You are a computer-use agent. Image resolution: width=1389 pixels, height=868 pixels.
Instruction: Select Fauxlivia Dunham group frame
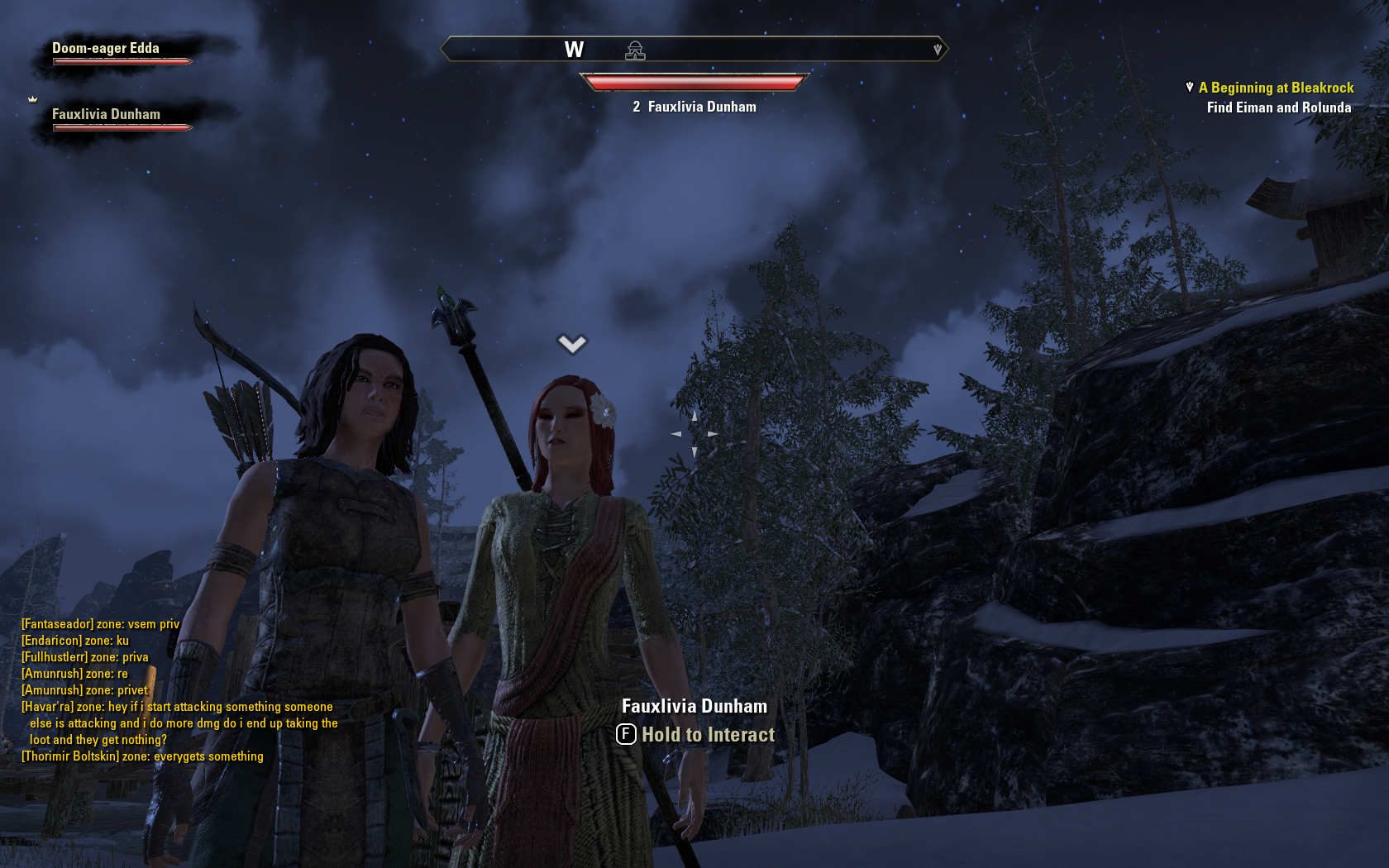pyautogui.click(x=106, y=115)
